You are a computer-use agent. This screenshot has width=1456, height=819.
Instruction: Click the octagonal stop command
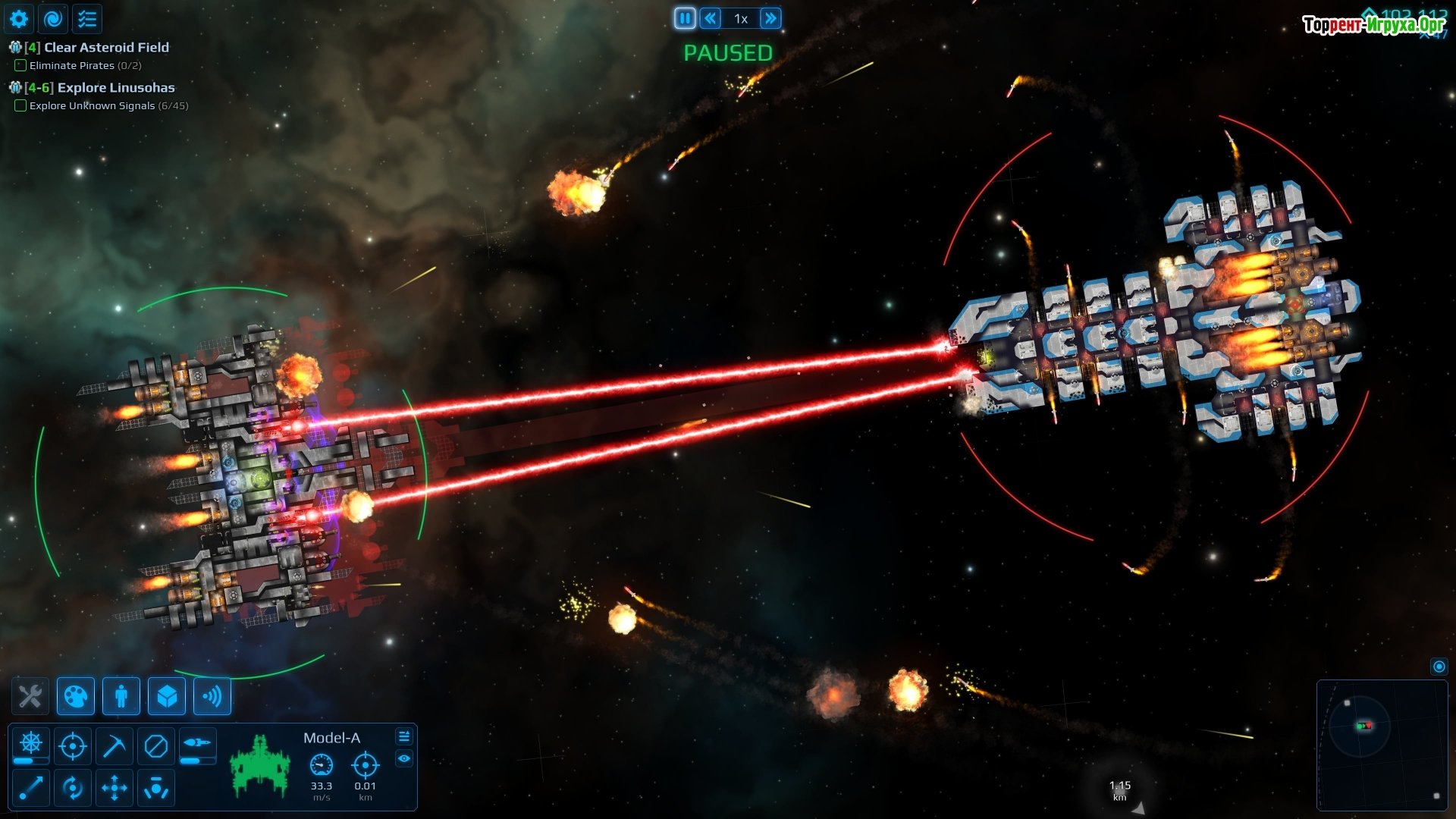[156, 746]
